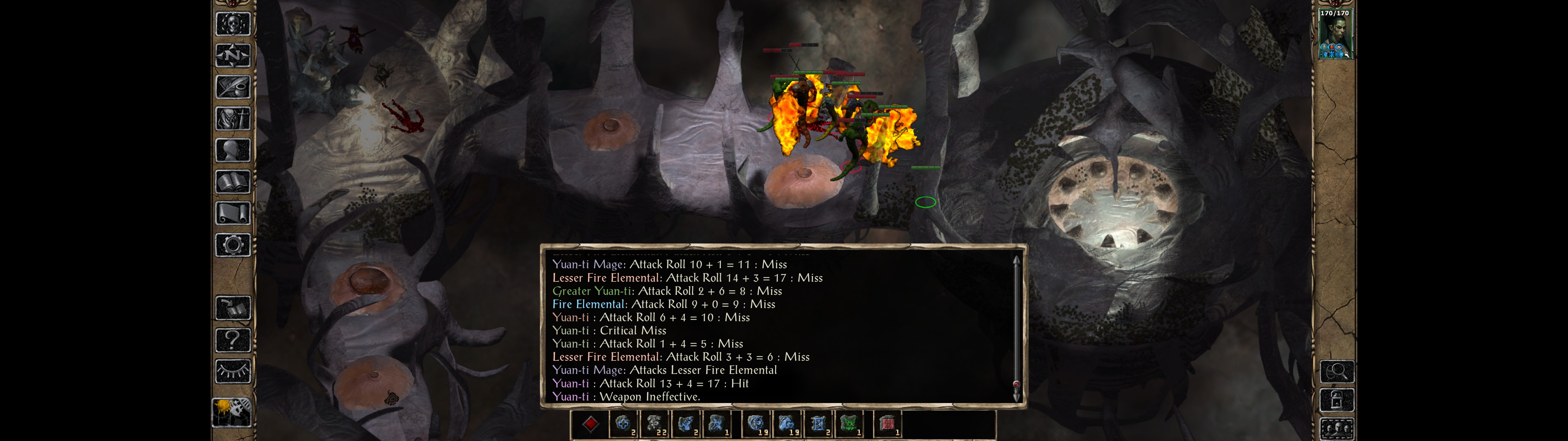
Task: Toggle the closed-eye button in the left sidebar
Action: click(x=232, y=371)
